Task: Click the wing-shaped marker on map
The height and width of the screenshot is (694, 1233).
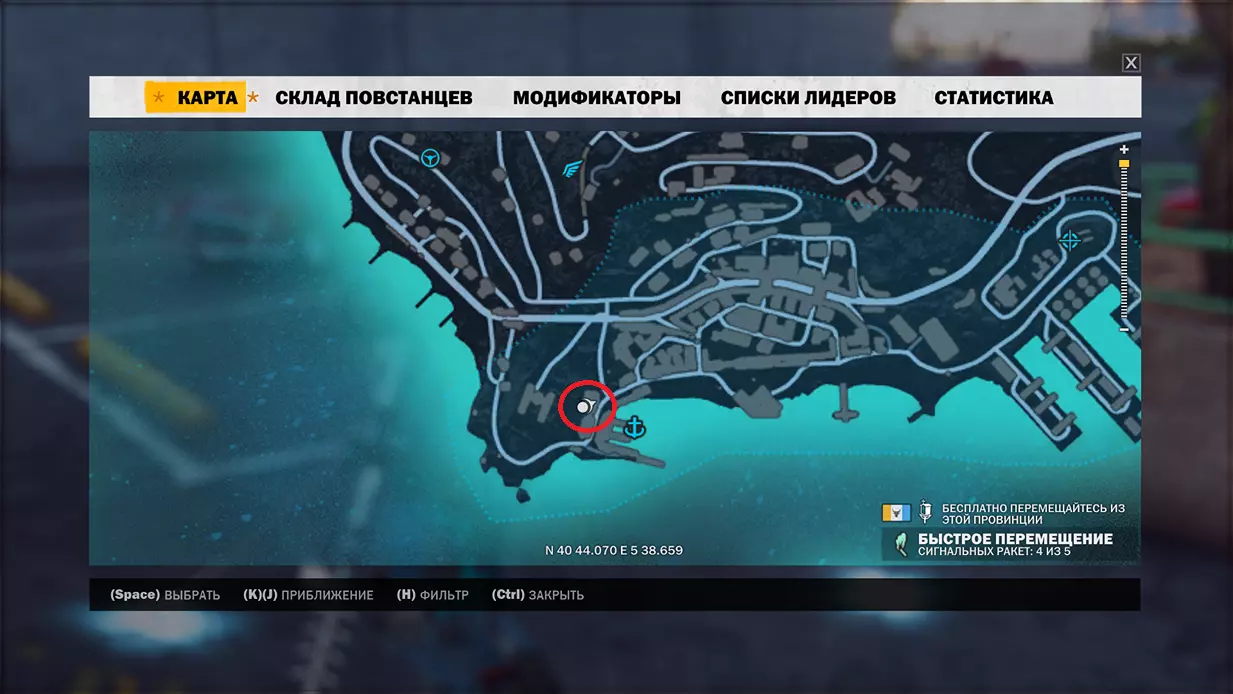Action: click(x=572, y=168)
